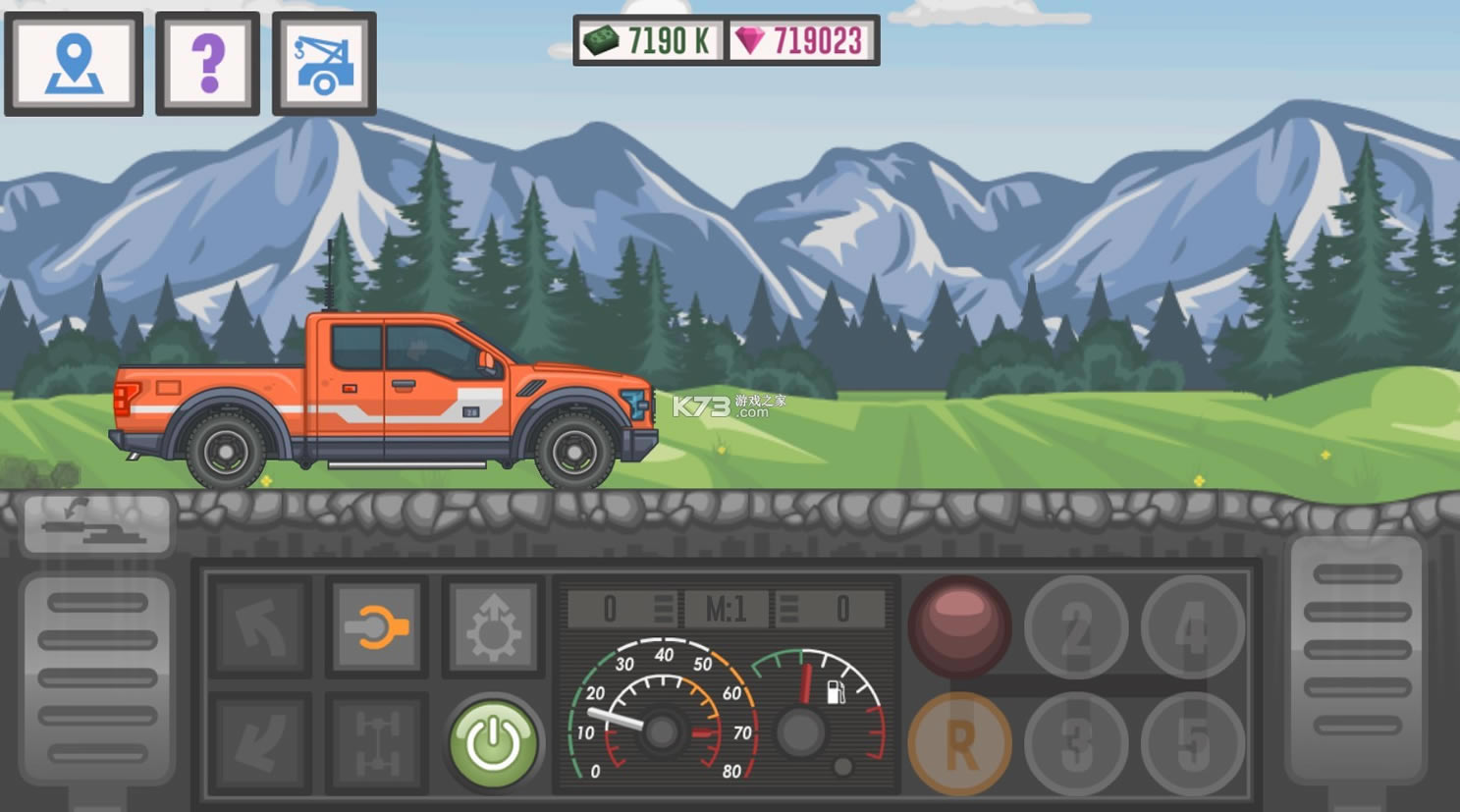Step on the left brake pedal

point(97,677)
